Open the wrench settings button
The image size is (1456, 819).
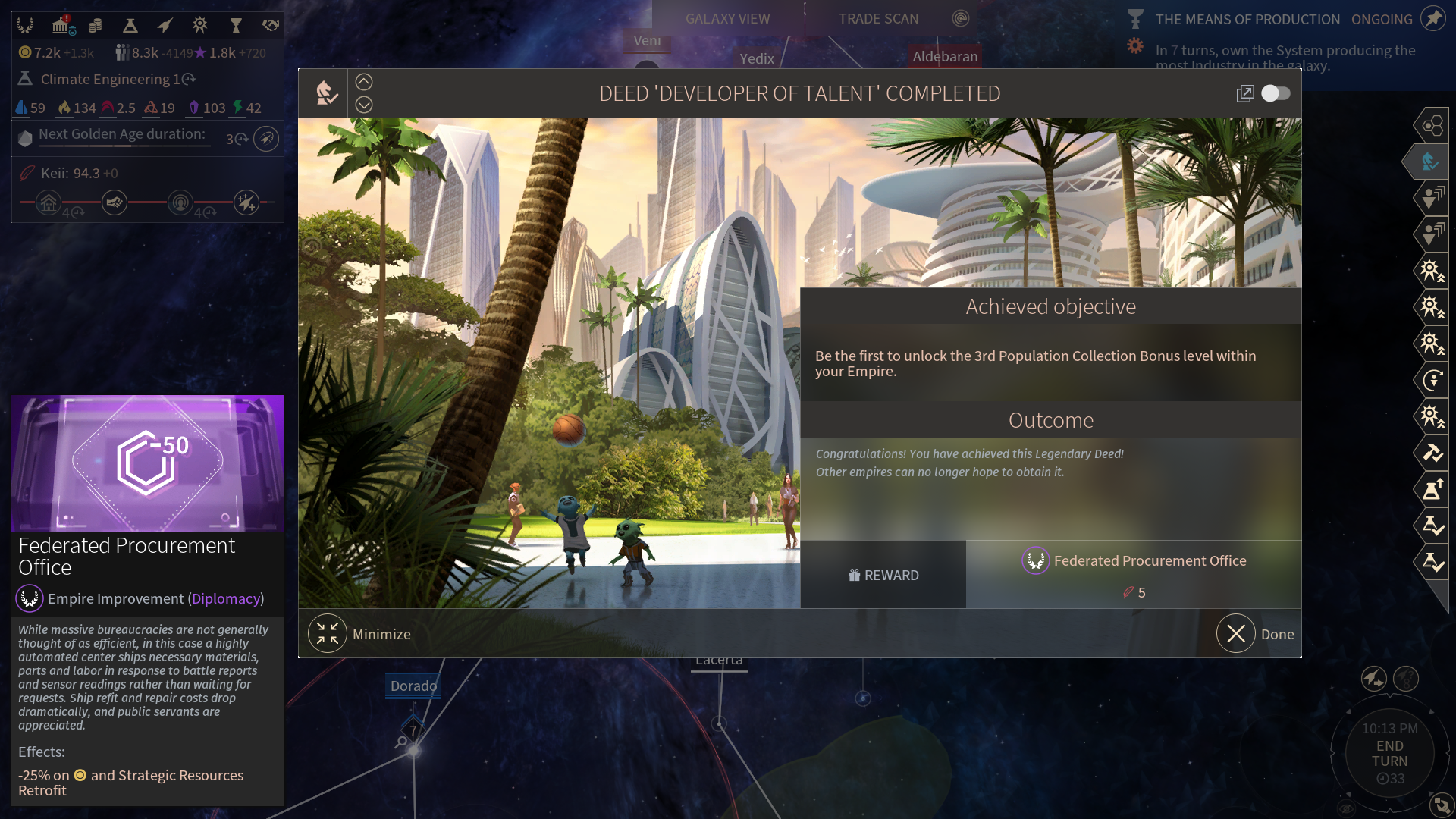click(1441, 804)
